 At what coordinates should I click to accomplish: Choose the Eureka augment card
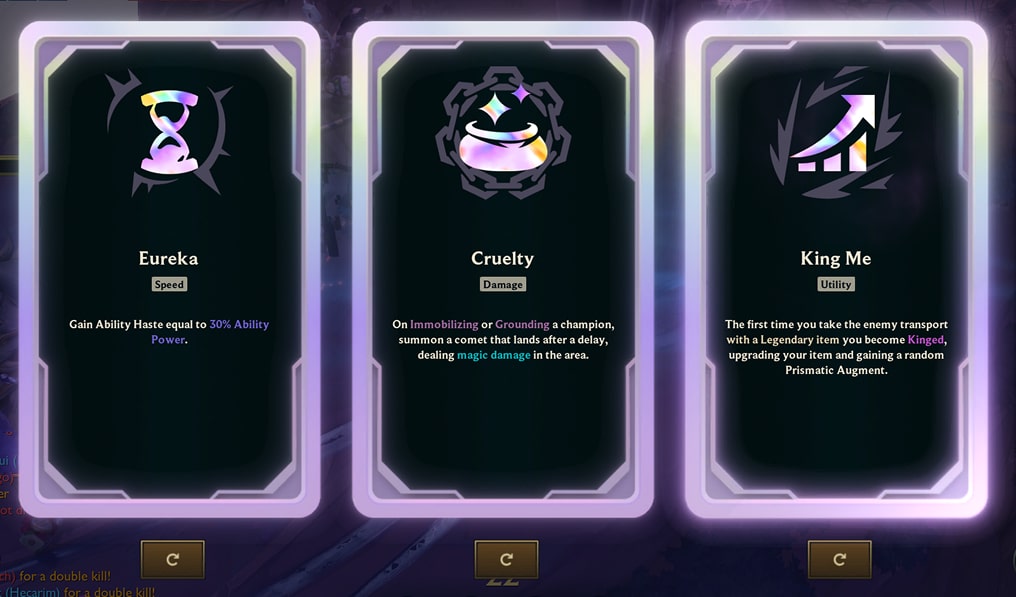168,270
